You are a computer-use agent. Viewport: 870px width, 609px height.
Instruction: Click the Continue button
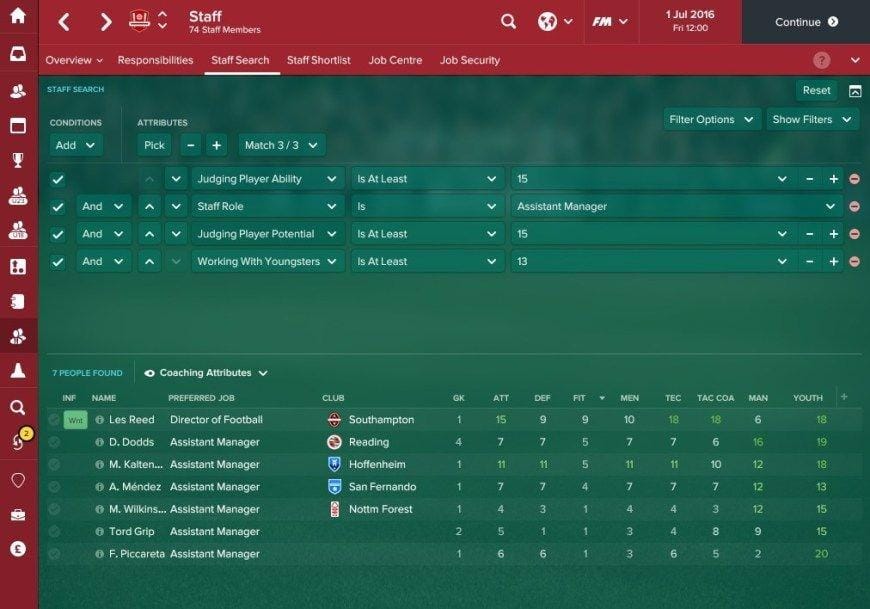pos(805,22)
